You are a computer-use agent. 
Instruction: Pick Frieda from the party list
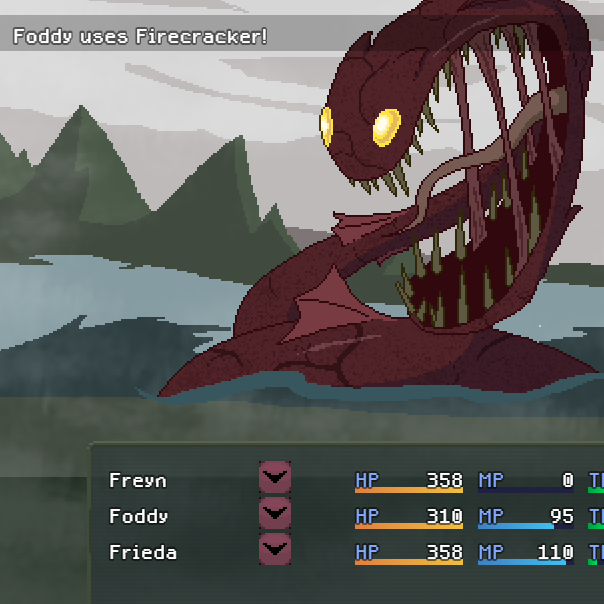pyautogui.click(x=142, y=552)
